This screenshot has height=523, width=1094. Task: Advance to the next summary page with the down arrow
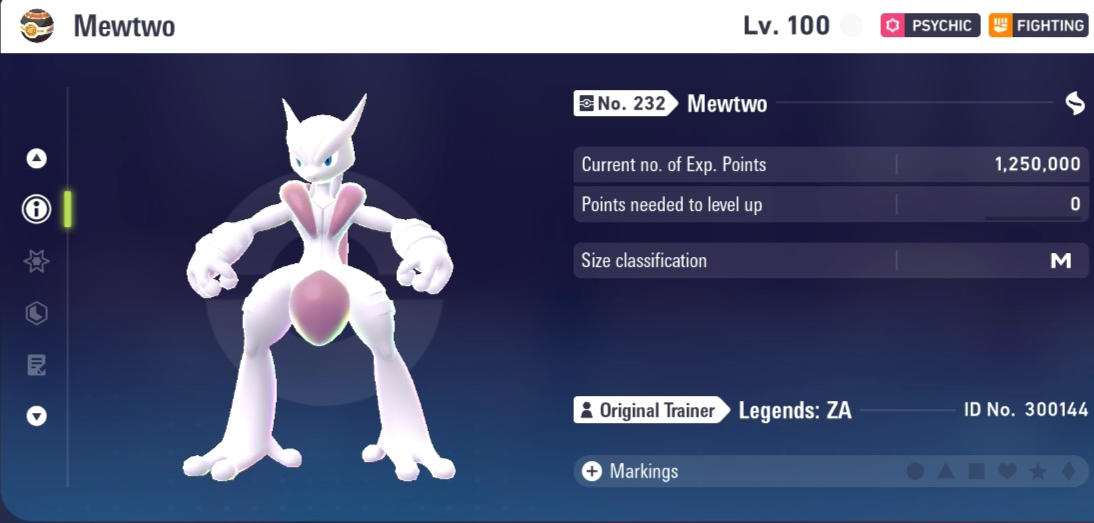(x=37, y=416)
